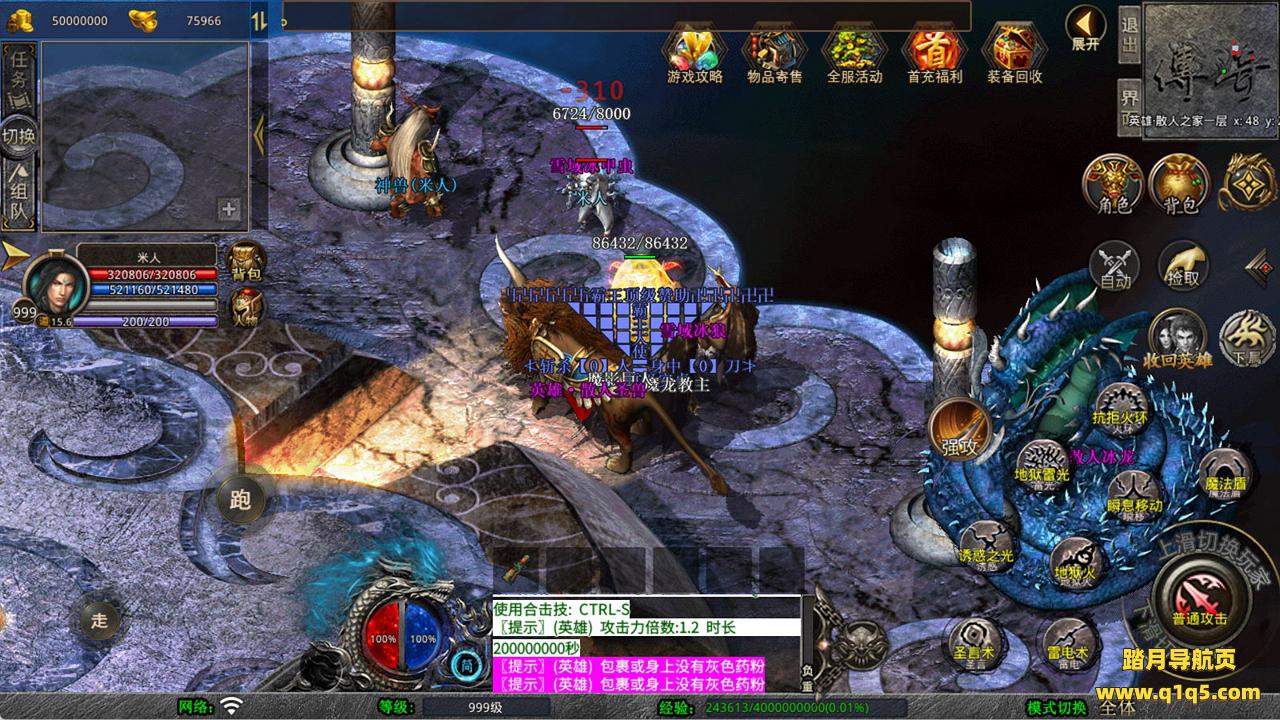Tap the 展开 expand arrow button
This screenshot has height=720, width=1280.
tap(1085, 27)
